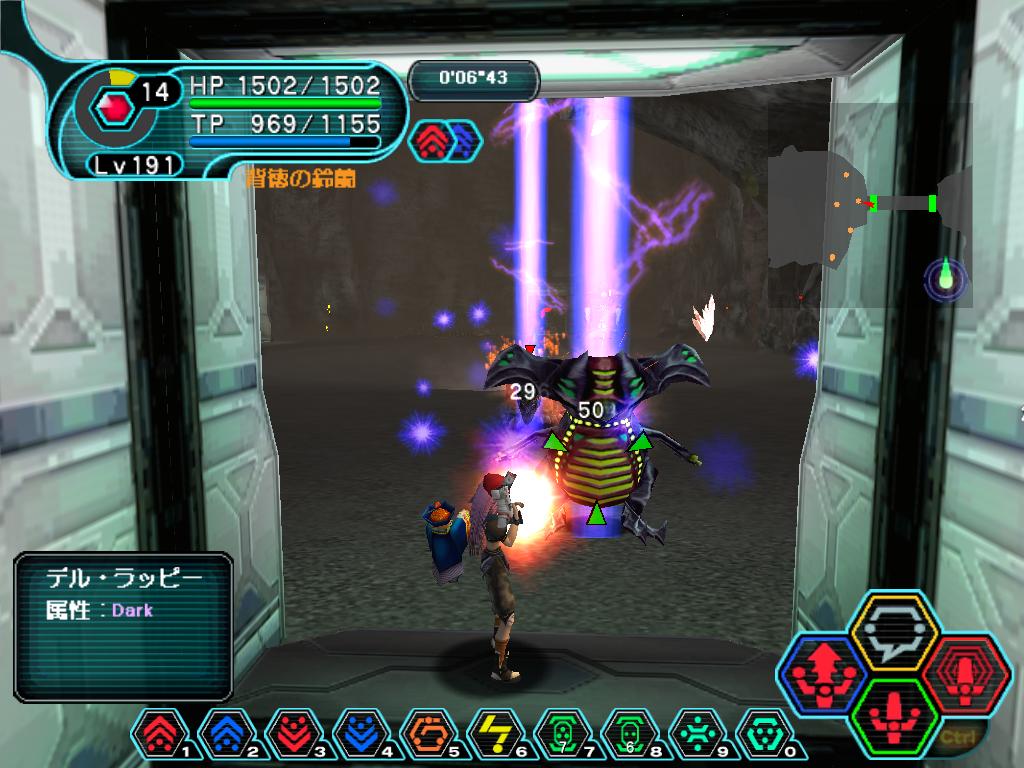Viewport: 1024px width, 768px height.
Task: Open the speech bubble chat hexagon
Action: (x=892, y=632)
